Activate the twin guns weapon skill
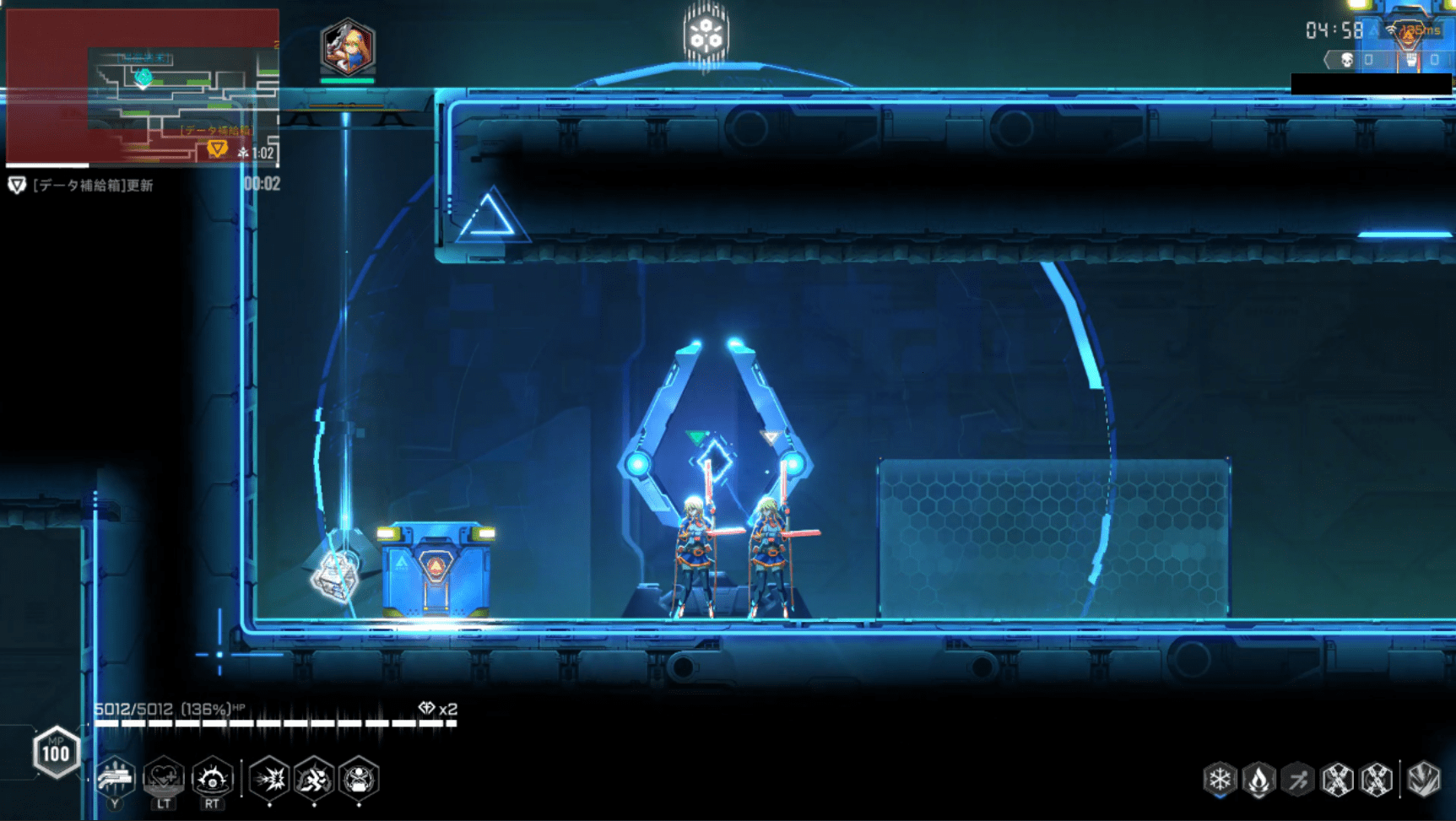This screenshot has height=821, width=1456. [115, 777]
